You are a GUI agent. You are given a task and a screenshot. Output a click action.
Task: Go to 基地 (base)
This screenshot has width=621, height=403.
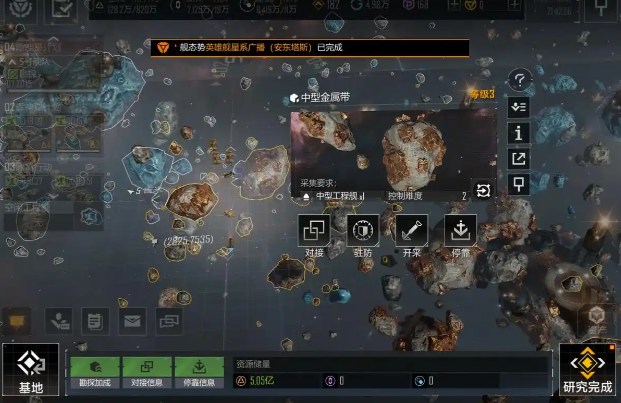click(30, 371)
